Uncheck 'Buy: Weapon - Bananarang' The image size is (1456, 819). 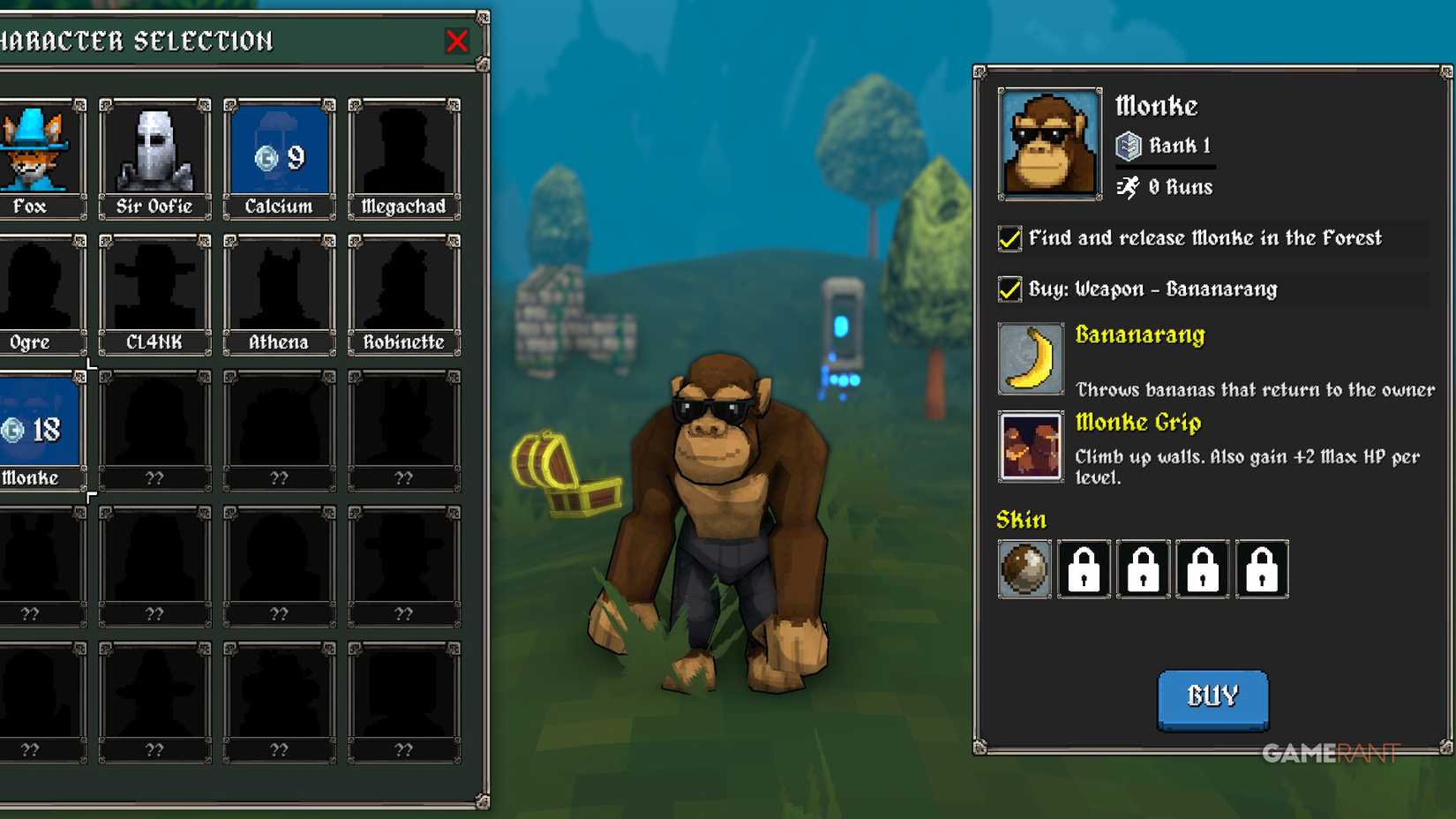click(1009, 289)
